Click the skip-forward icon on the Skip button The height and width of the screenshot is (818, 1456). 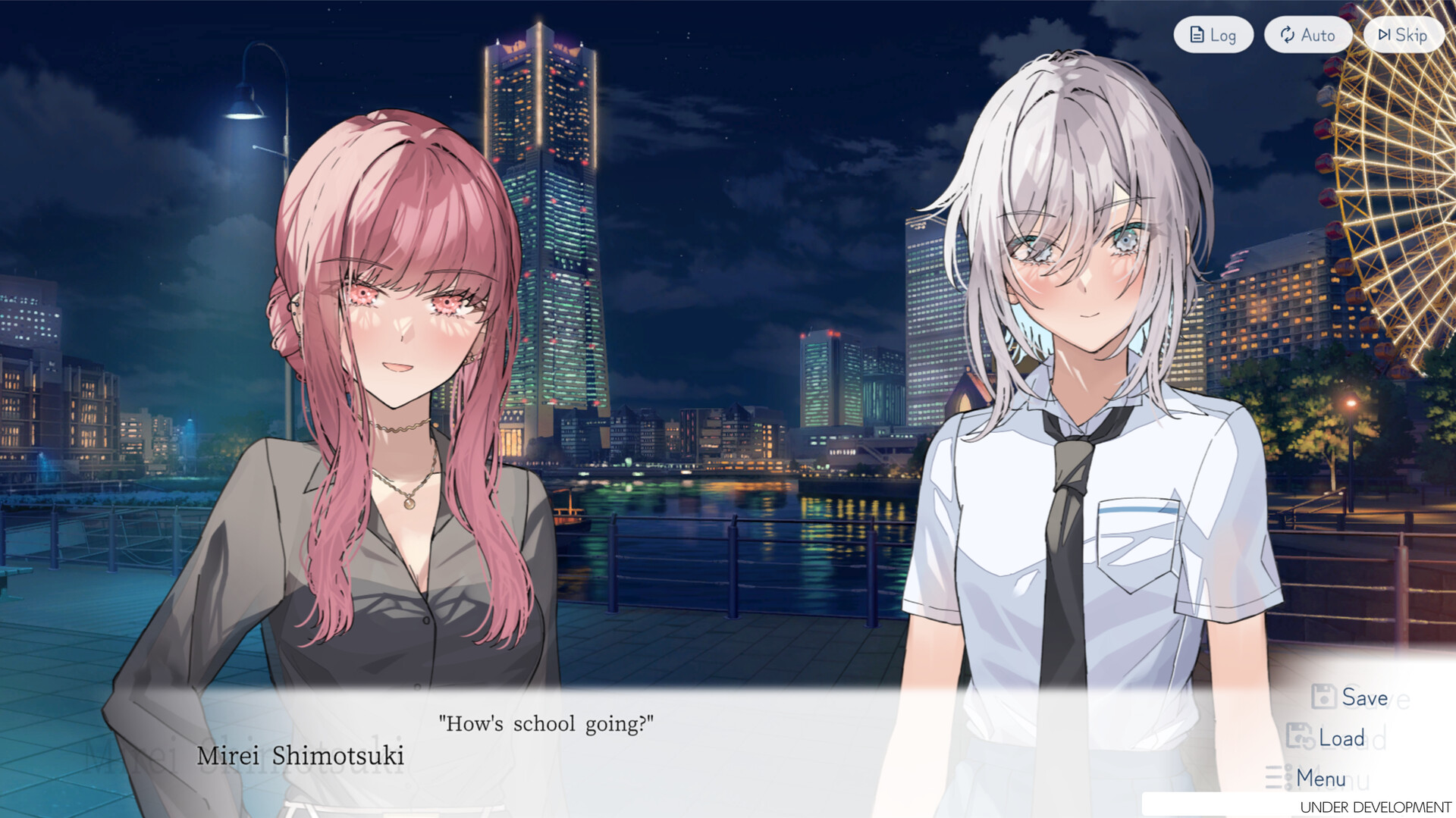tap(1384, 34)
